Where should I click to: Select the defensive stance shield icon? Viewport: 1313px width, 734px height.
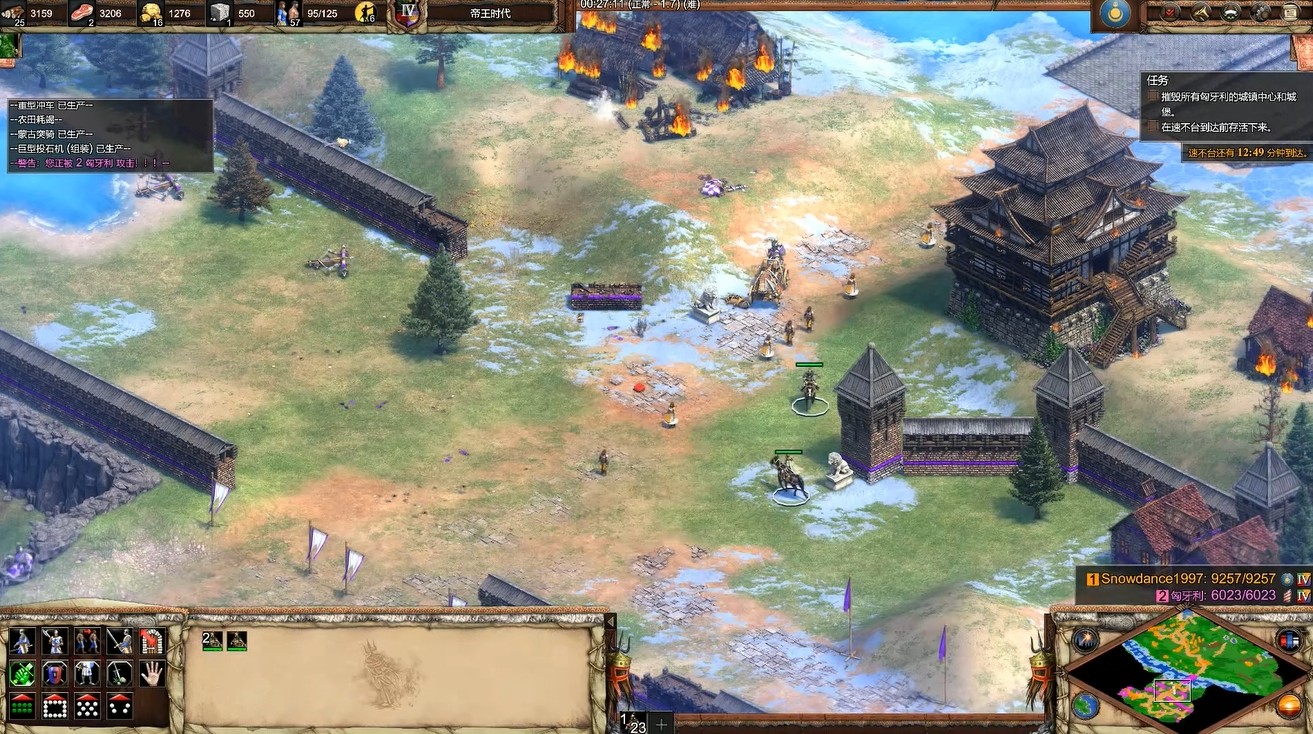(55, 673)
